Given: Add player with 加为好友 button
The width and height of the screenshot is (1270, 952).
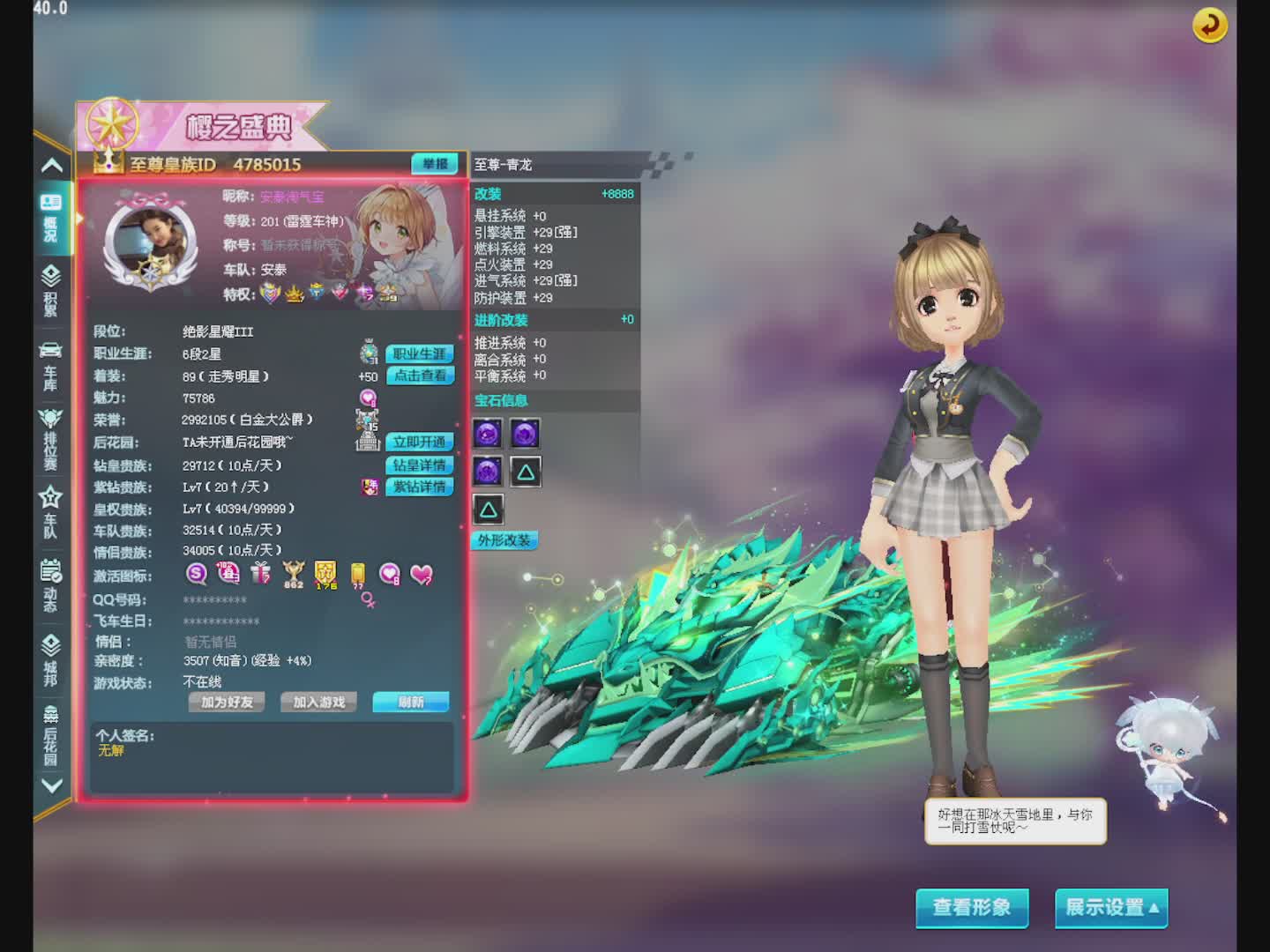Looking at the screenshot, I should [x=227, y=702].
